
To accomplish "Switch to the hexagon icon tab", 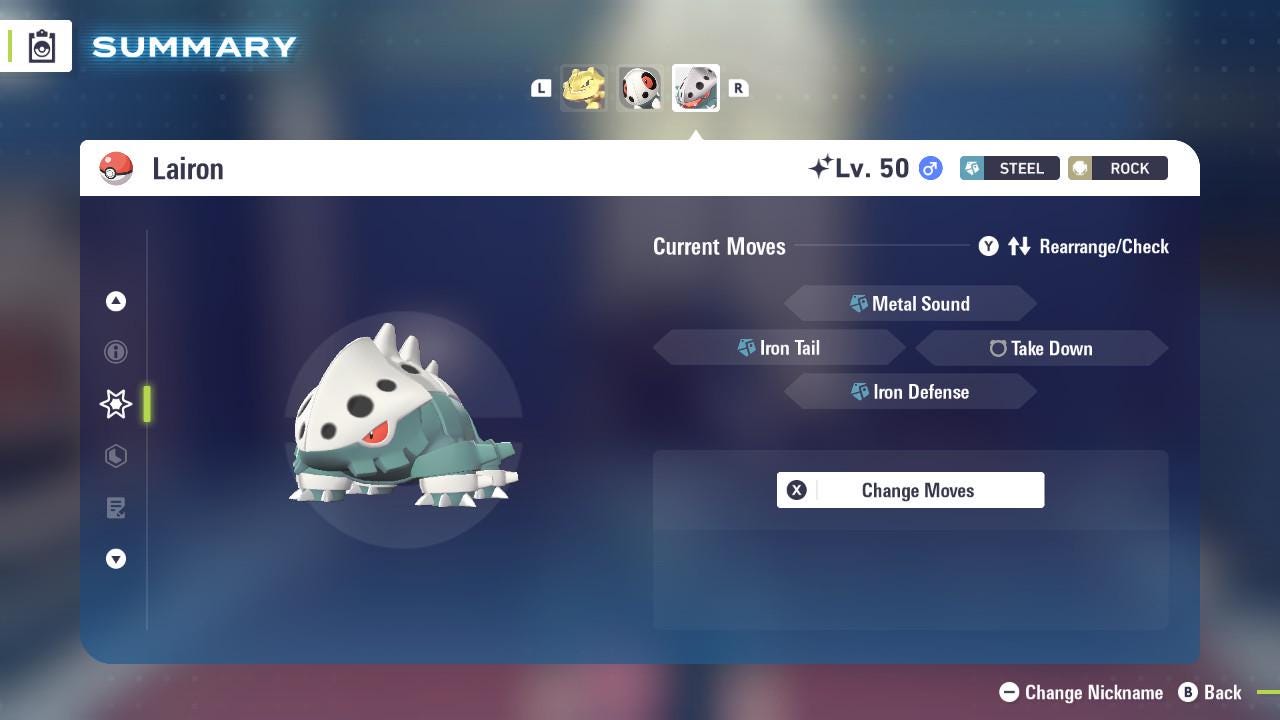I will pos(116,456).
